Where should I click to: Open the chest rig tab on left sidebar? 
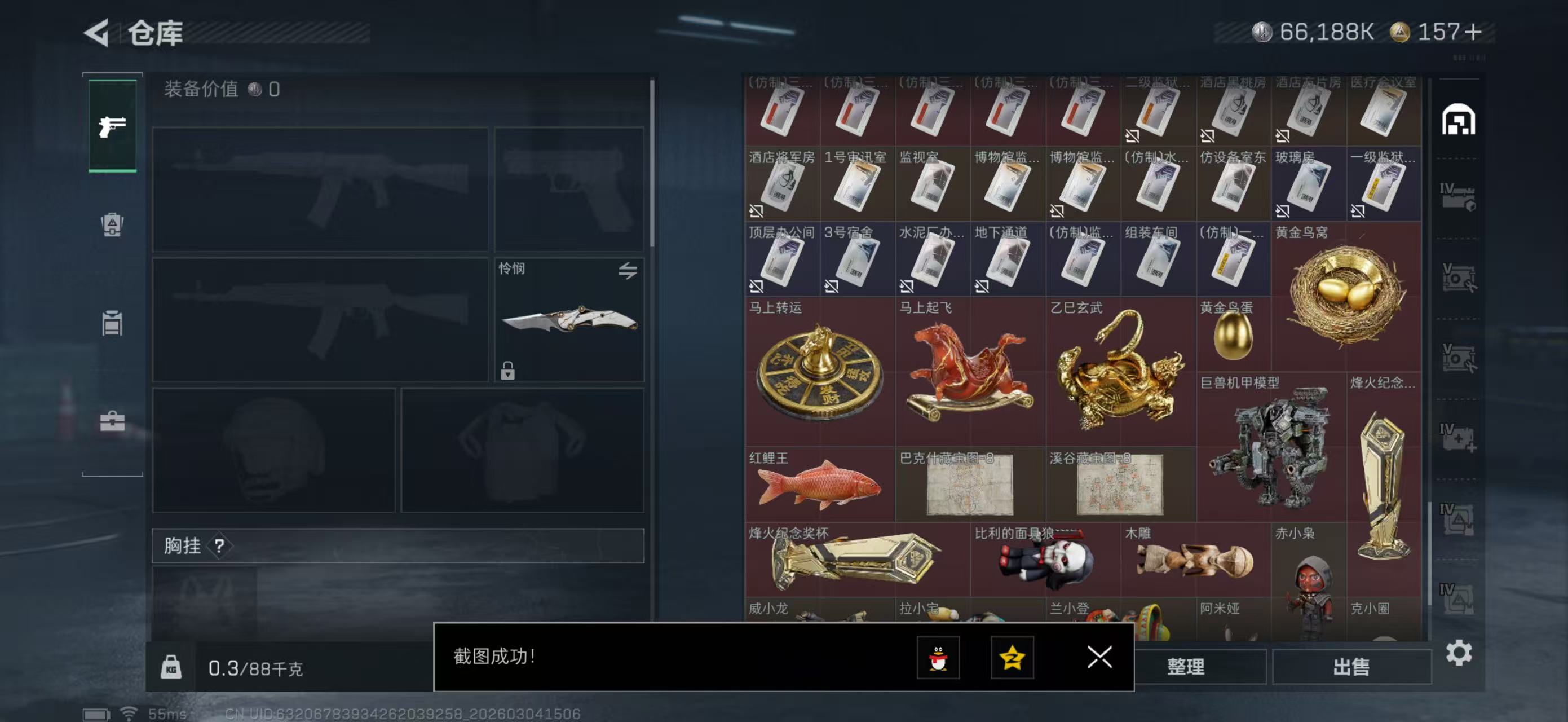coord(112,323)
